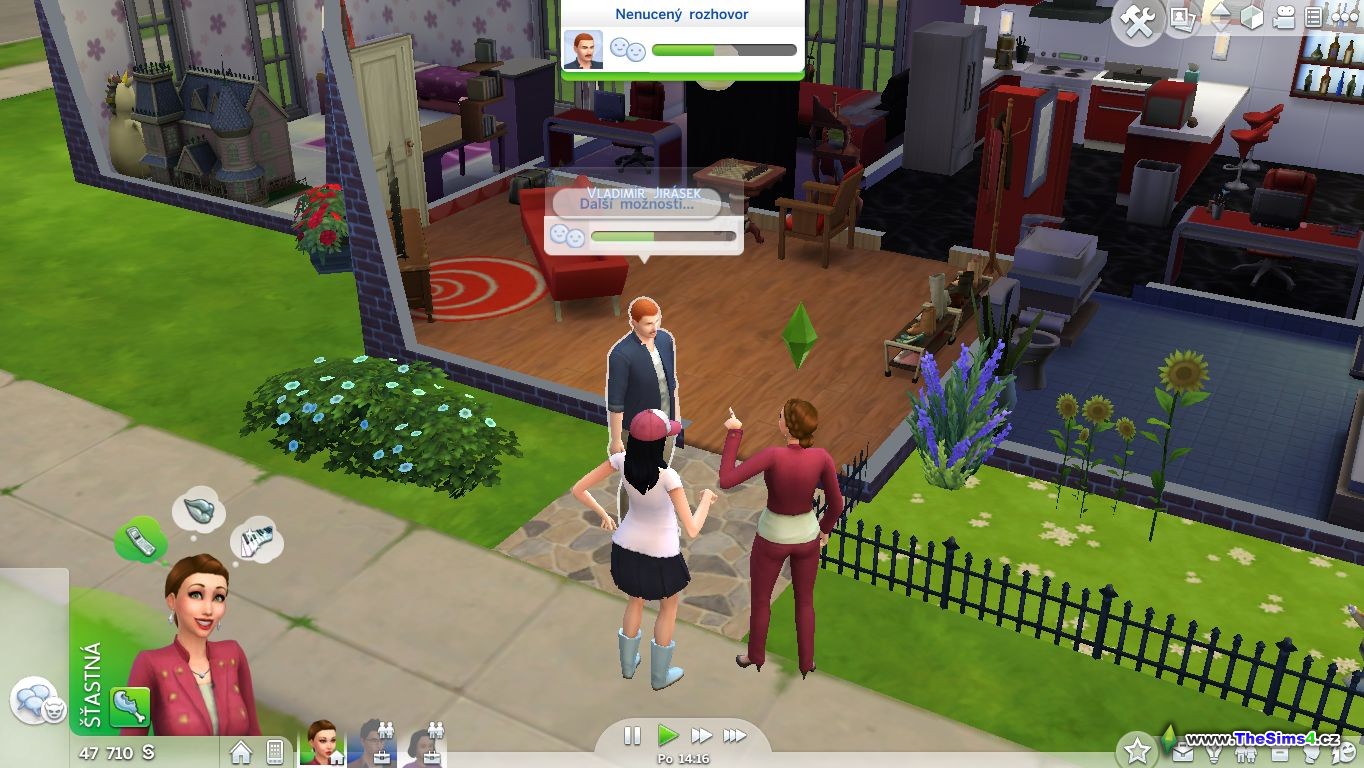This screenshot has width=1364, height=768.
Task: Set game speed to fast forward
Action: 701,736
